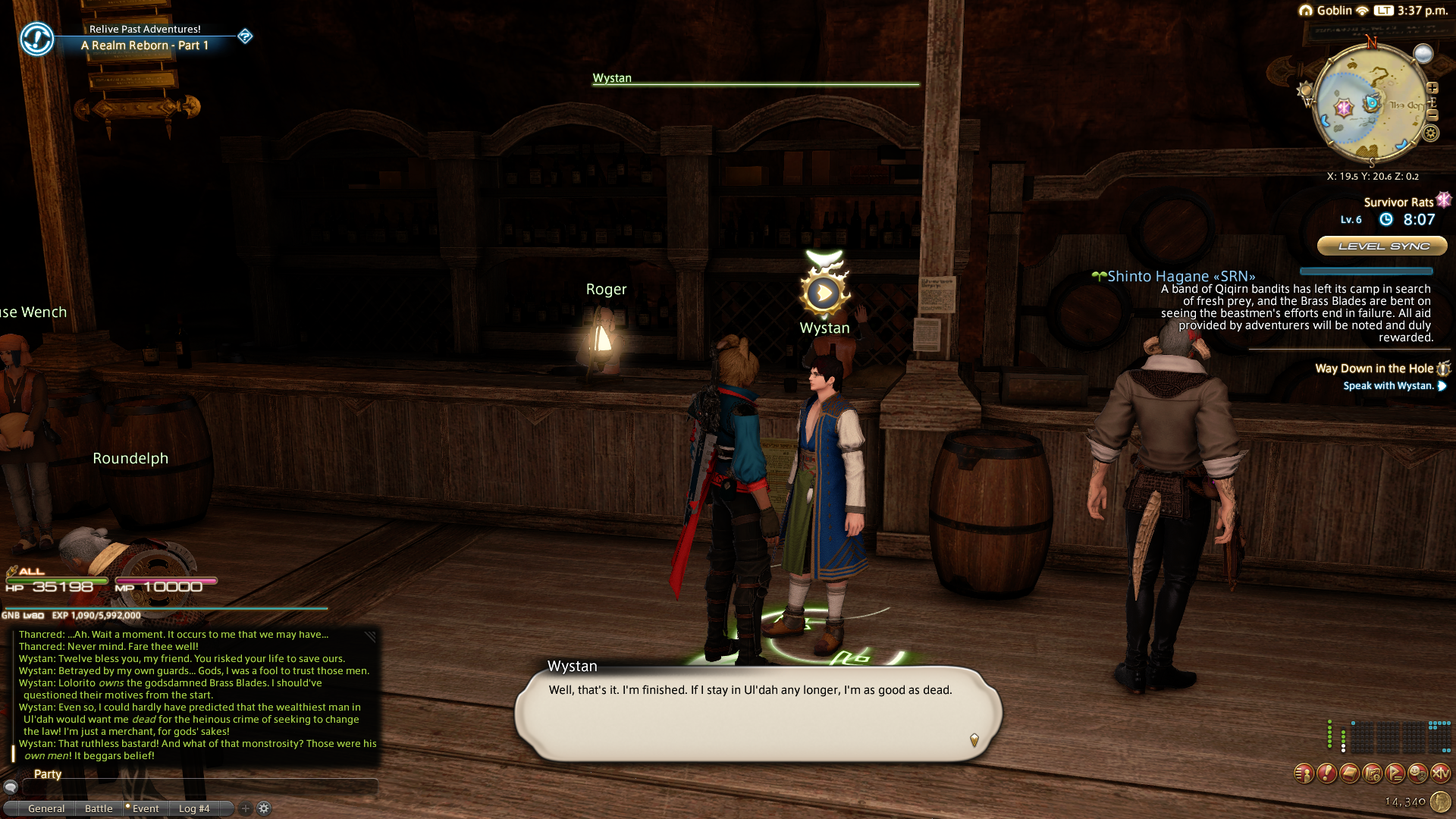Open the Travel map menu icon
This screenshot has width=1456, height=819.
(x=1372, y=773)
